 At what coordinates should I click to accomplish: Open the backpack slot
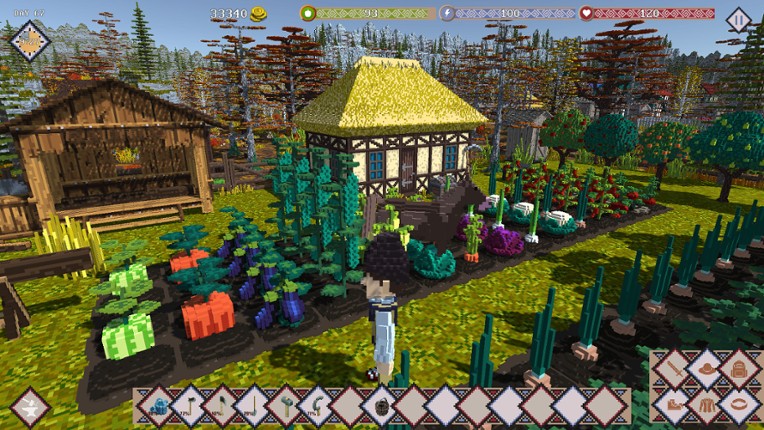point(739,370)
